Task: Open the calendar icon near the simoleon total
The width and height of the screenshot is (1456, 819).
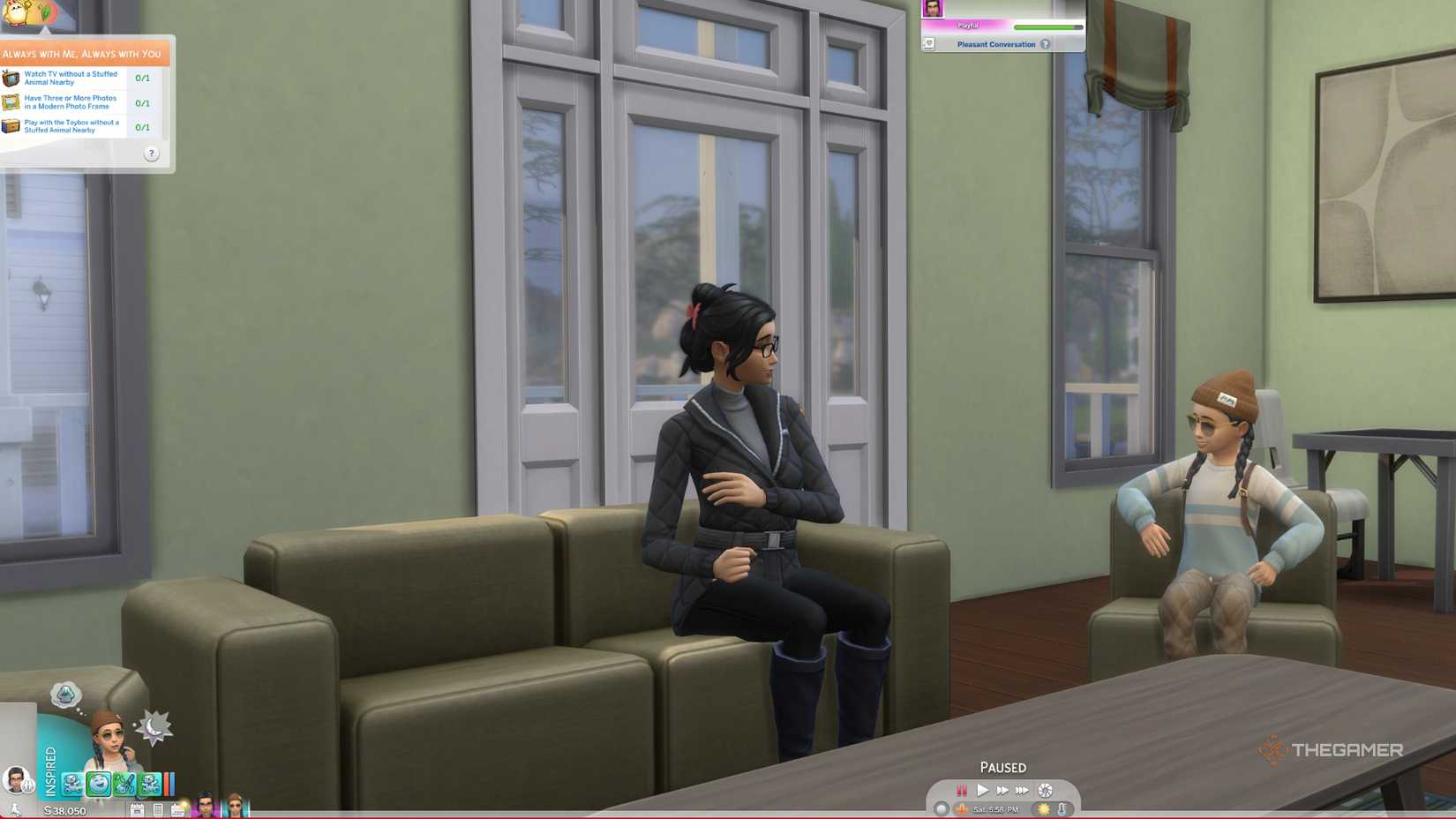Action: click(x=137, y=808)
